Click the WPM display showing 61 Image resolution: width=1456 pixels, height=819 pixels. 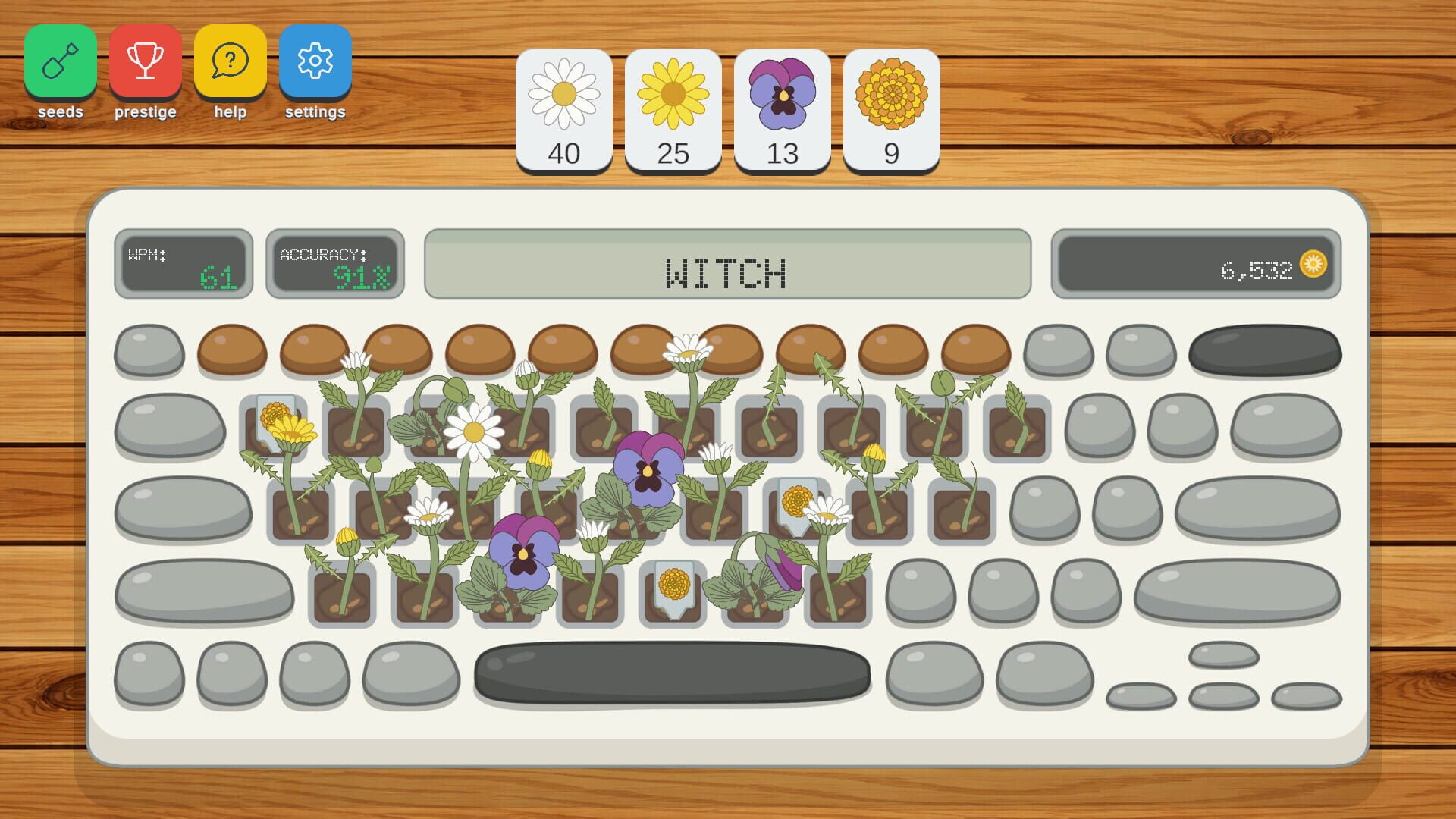[x=183, y=264]
